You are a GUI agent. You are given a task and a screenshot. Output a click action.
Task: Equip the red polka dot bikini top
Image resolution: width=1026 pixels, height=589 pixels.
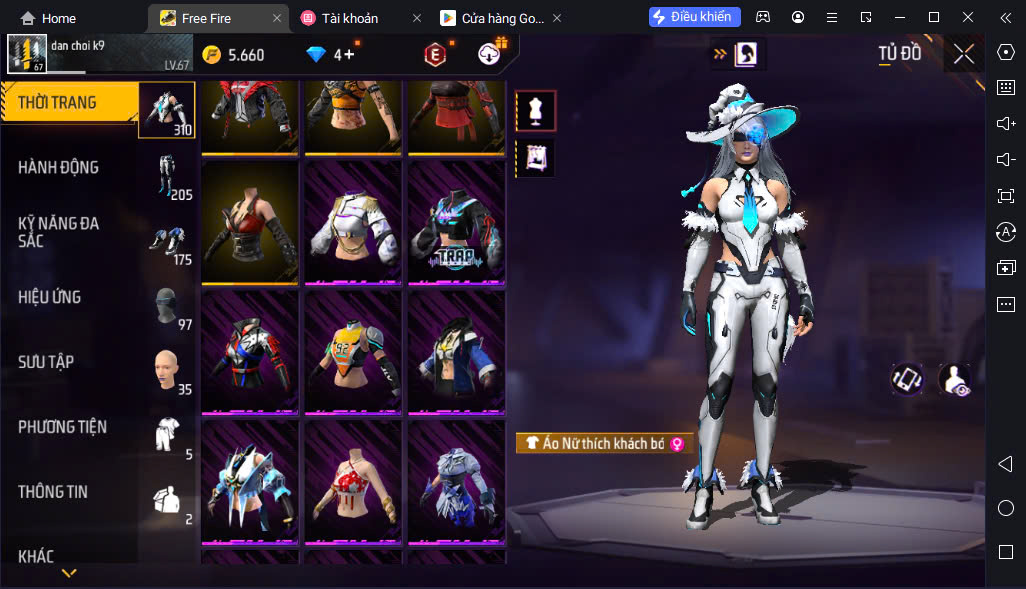pyautogui.click(x=353, y=482)
